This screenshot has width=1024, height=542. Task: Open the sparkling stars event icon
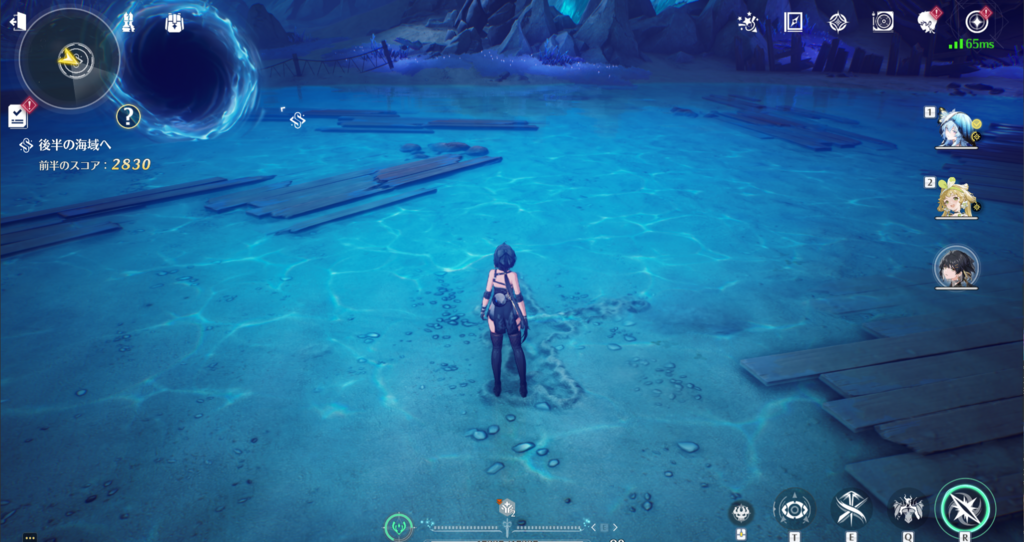click(x=747, y=22)
